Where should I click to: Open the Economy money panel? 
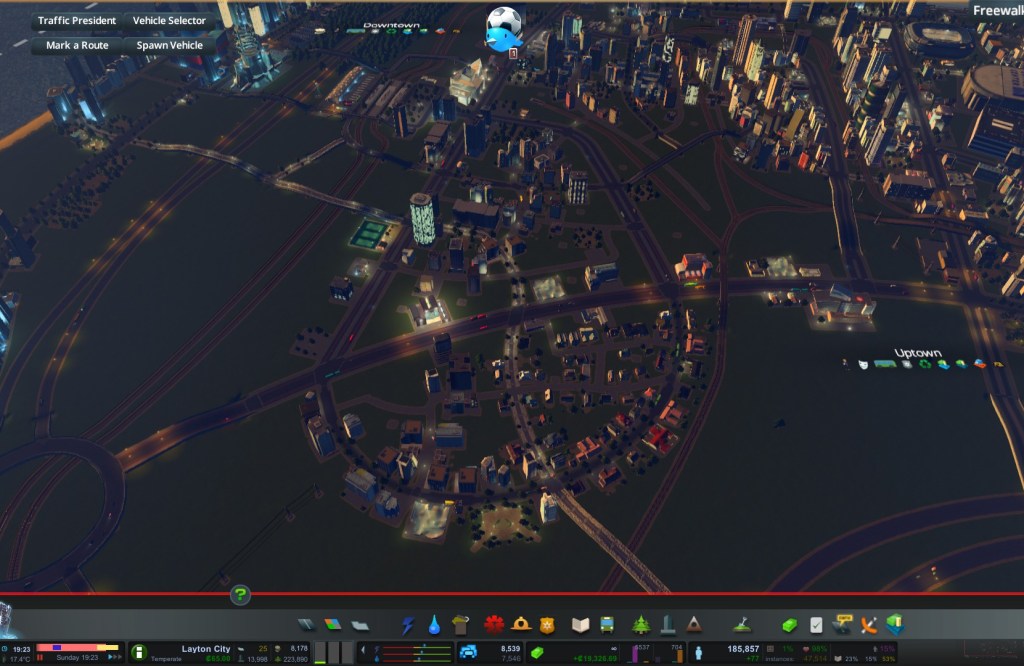click(x=788, y=625)
